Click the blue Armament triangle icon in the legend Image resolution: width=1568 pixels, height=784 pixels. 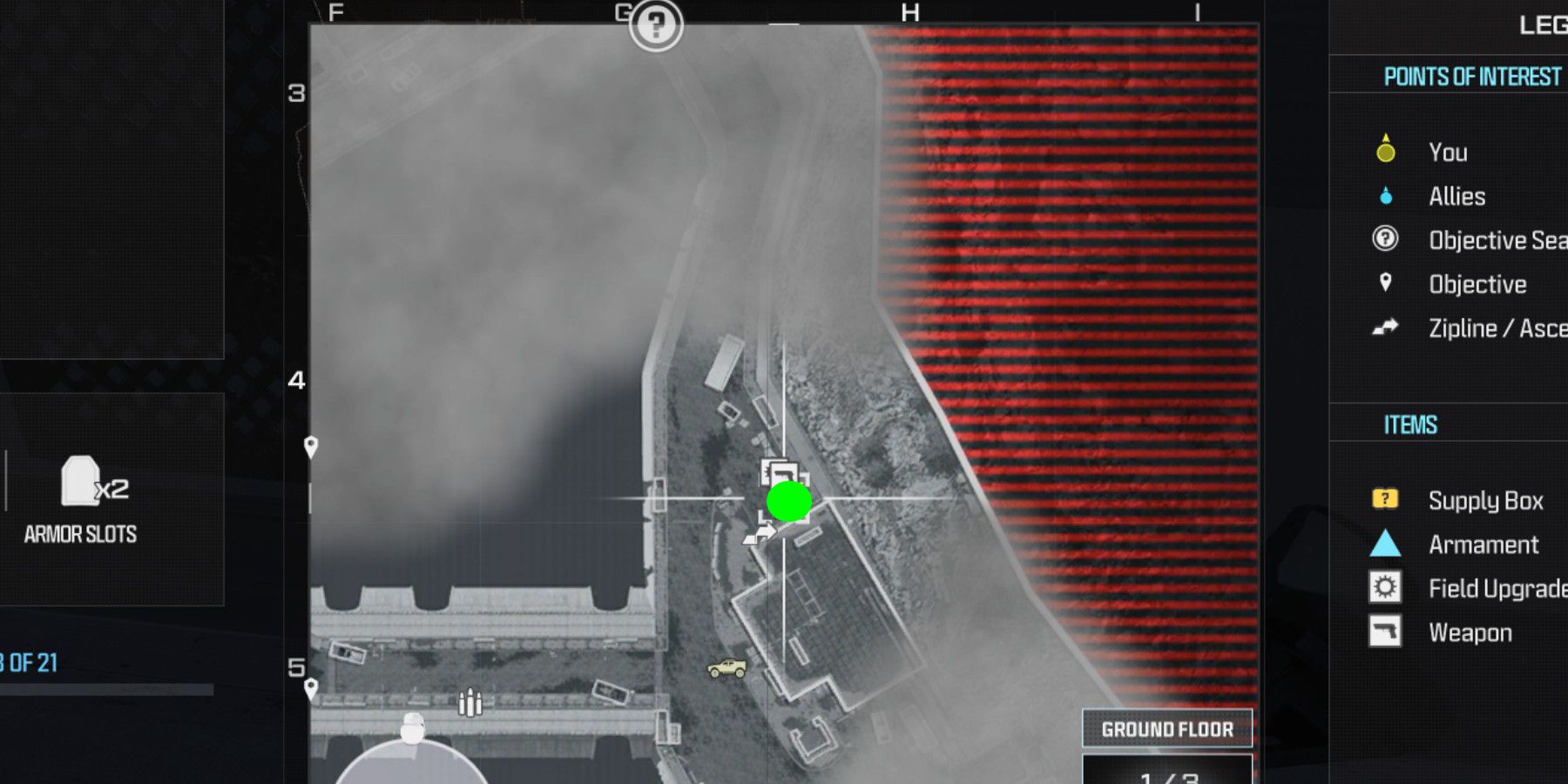point(1387,544)
